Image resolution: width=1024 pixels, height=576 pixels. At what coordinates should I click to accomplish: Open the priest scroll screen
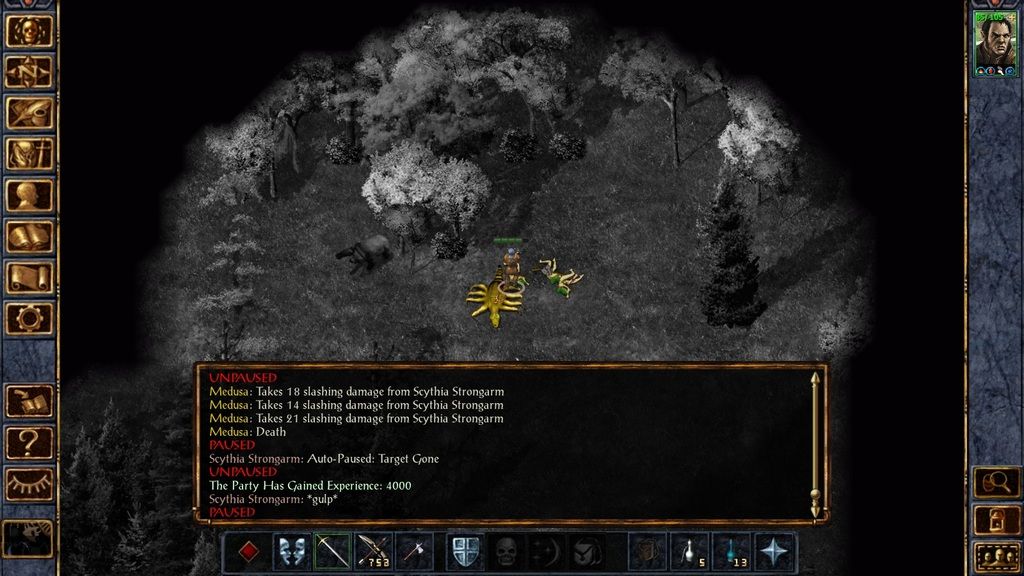pos(30,277)
